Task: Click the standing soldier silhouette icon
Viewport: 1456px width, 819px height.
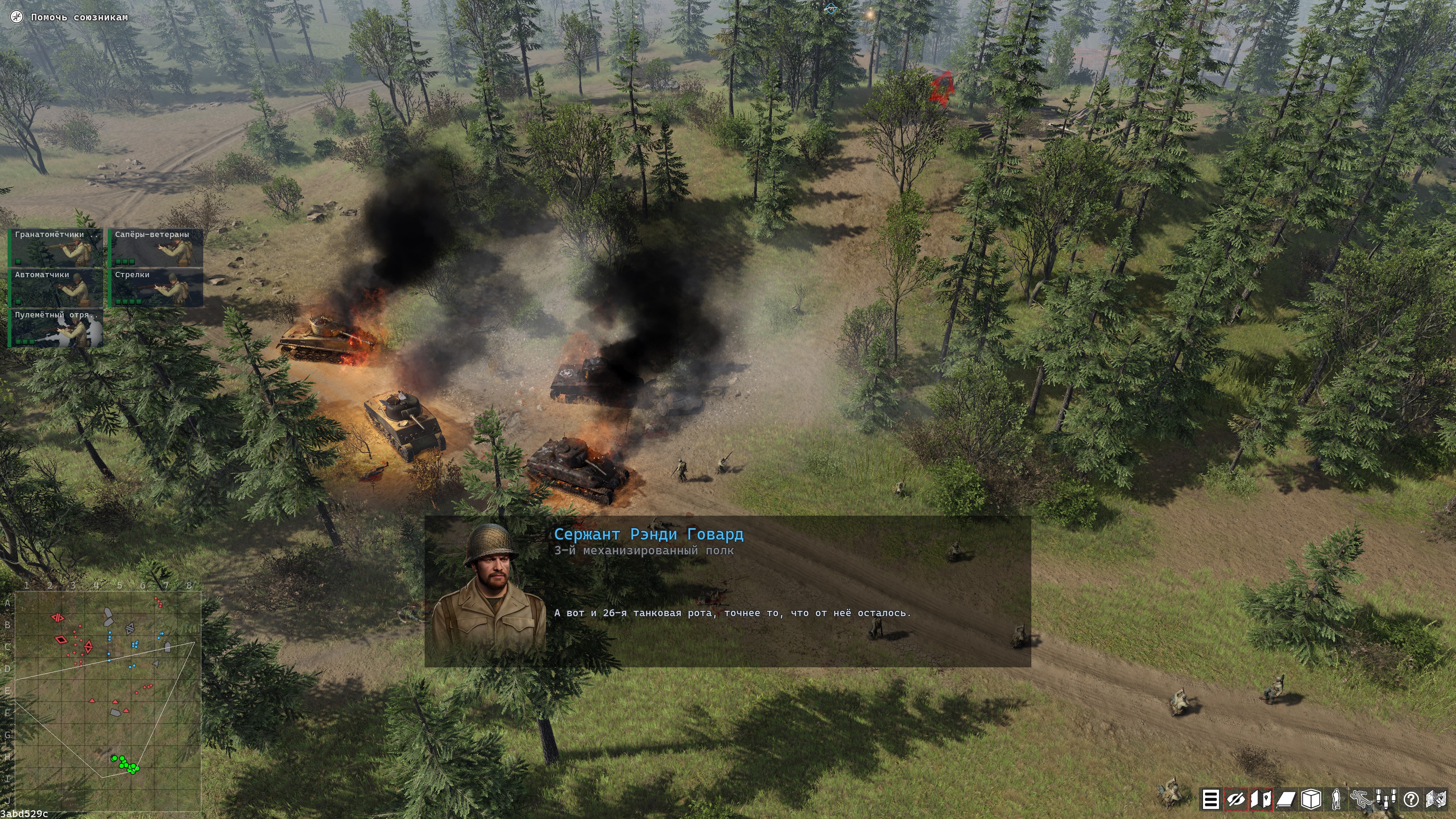Action: [x=1336, y=799]
